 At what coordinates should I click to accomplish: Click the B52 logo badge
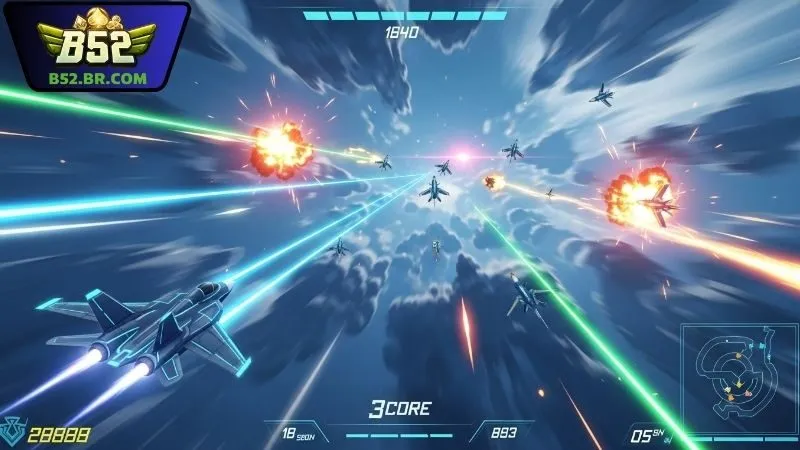(x=96, y=45)
